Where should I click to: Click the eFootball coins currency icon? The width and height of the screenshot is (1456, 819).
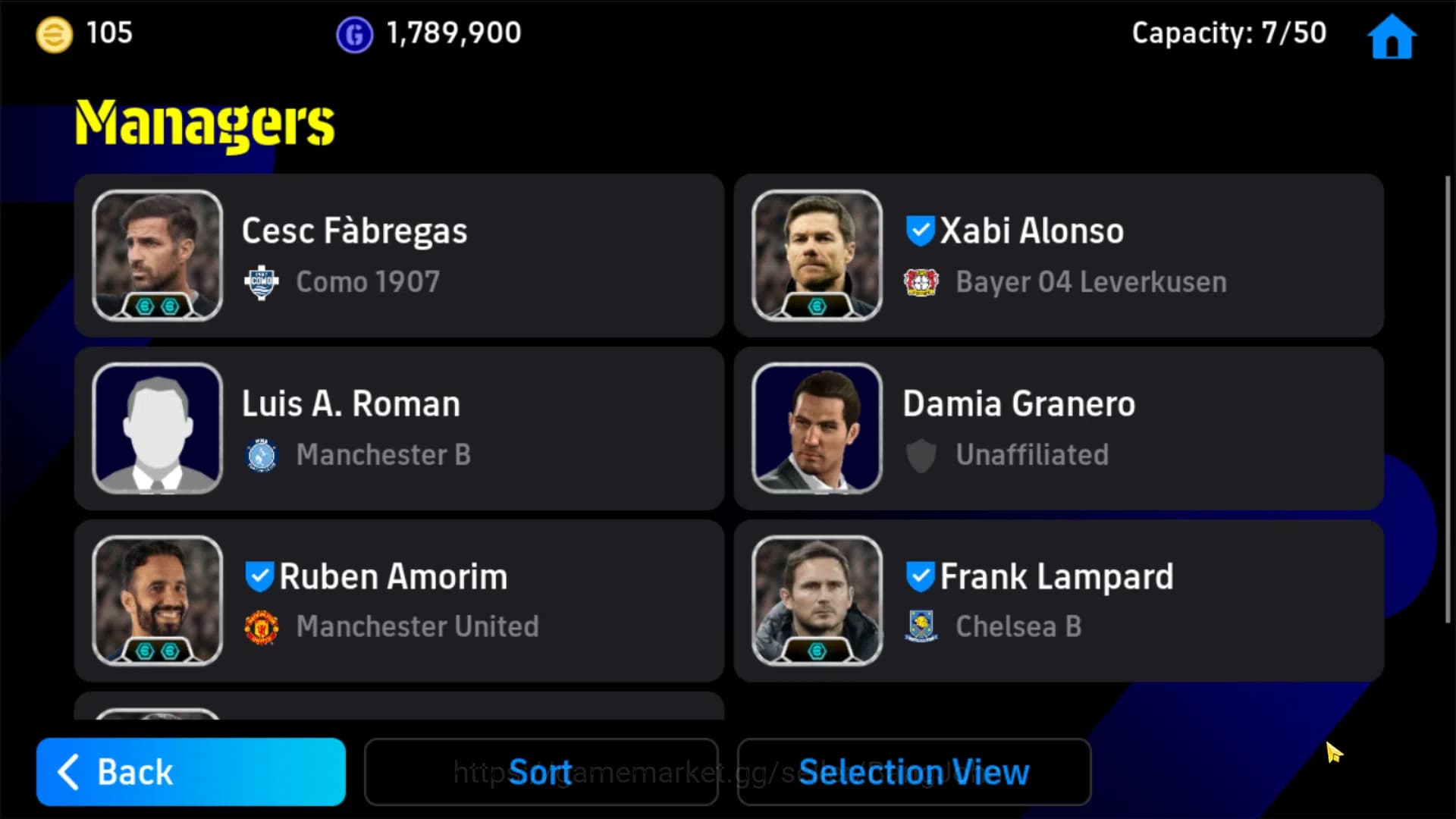click(x=53, y=33)
